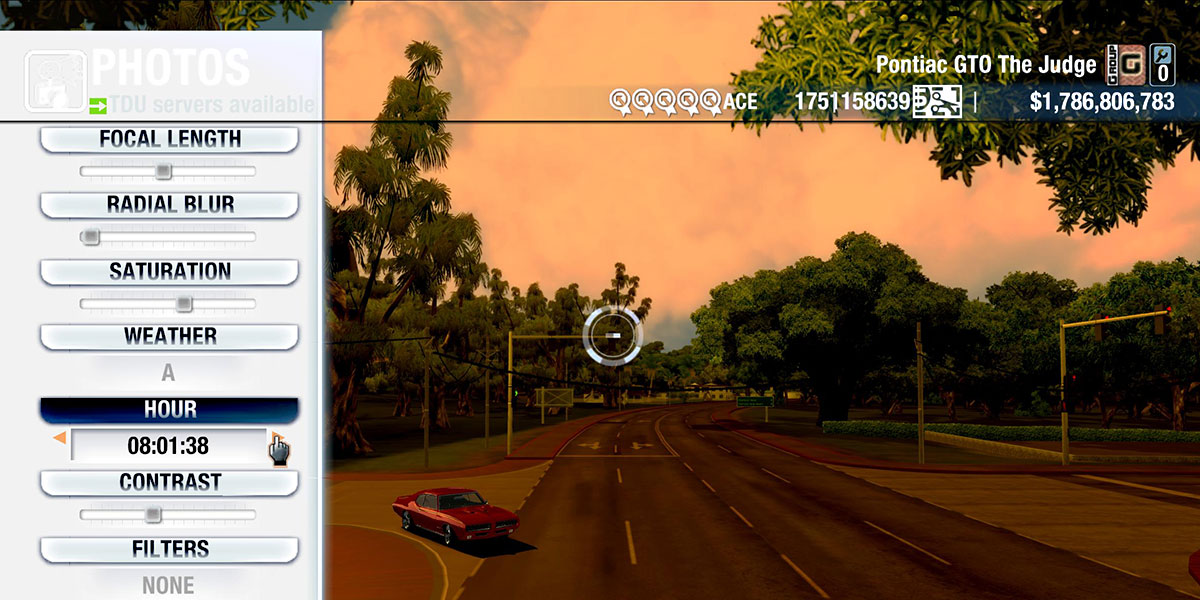Choose the Saturation option
1200x600 pixels.
pos(169,272)
